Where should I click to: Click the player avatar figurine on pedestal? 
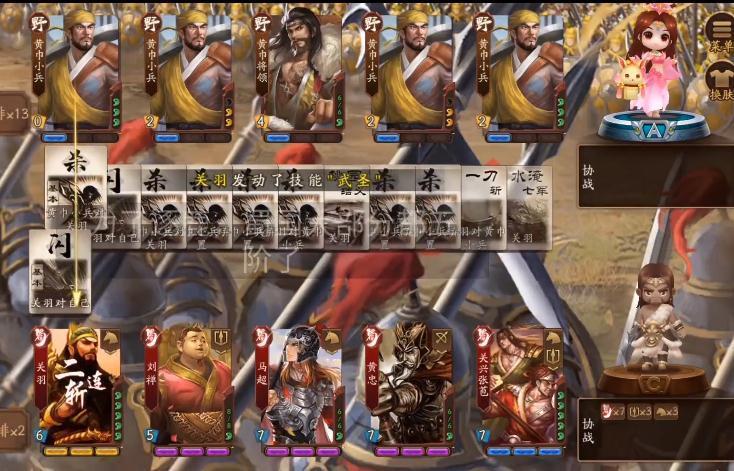tap(656, 320)
